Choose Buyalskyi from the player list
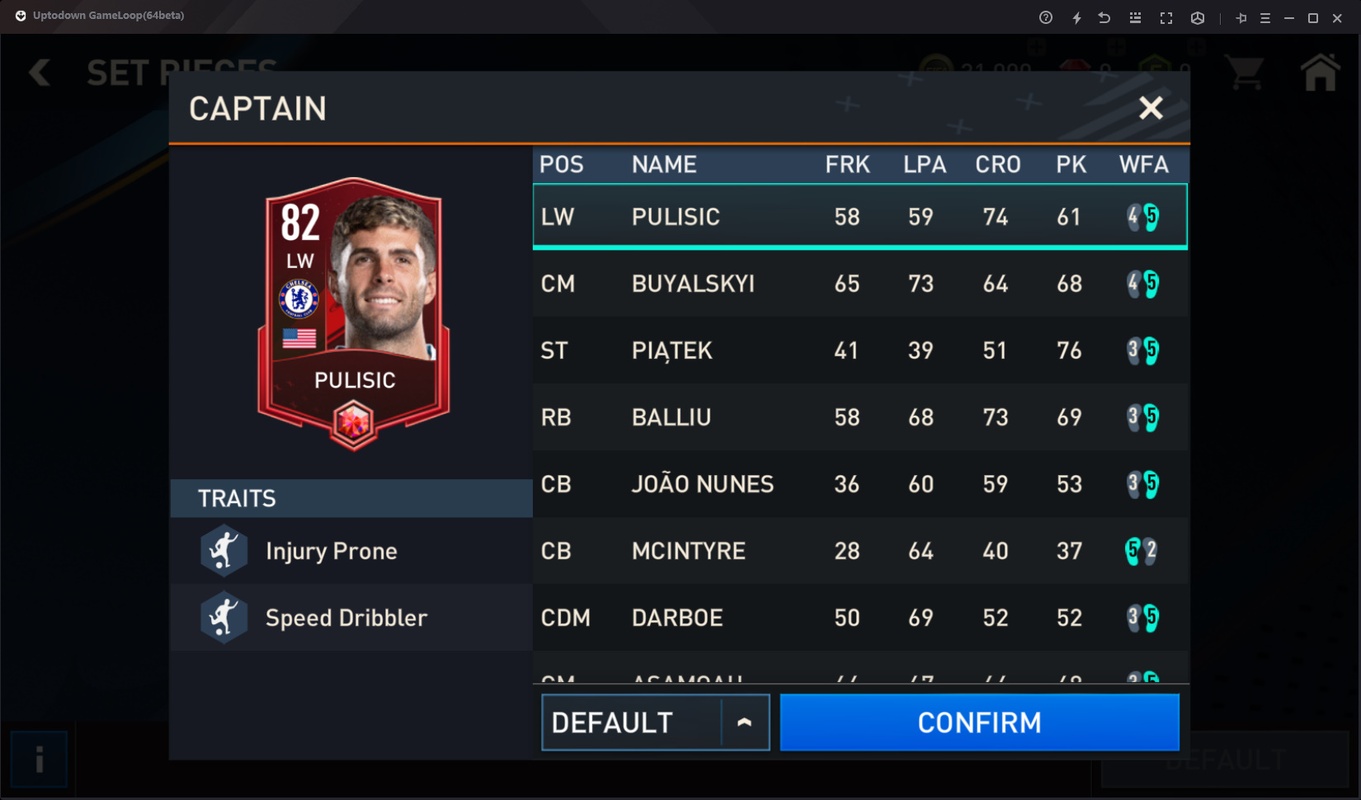 pos(859,284)
